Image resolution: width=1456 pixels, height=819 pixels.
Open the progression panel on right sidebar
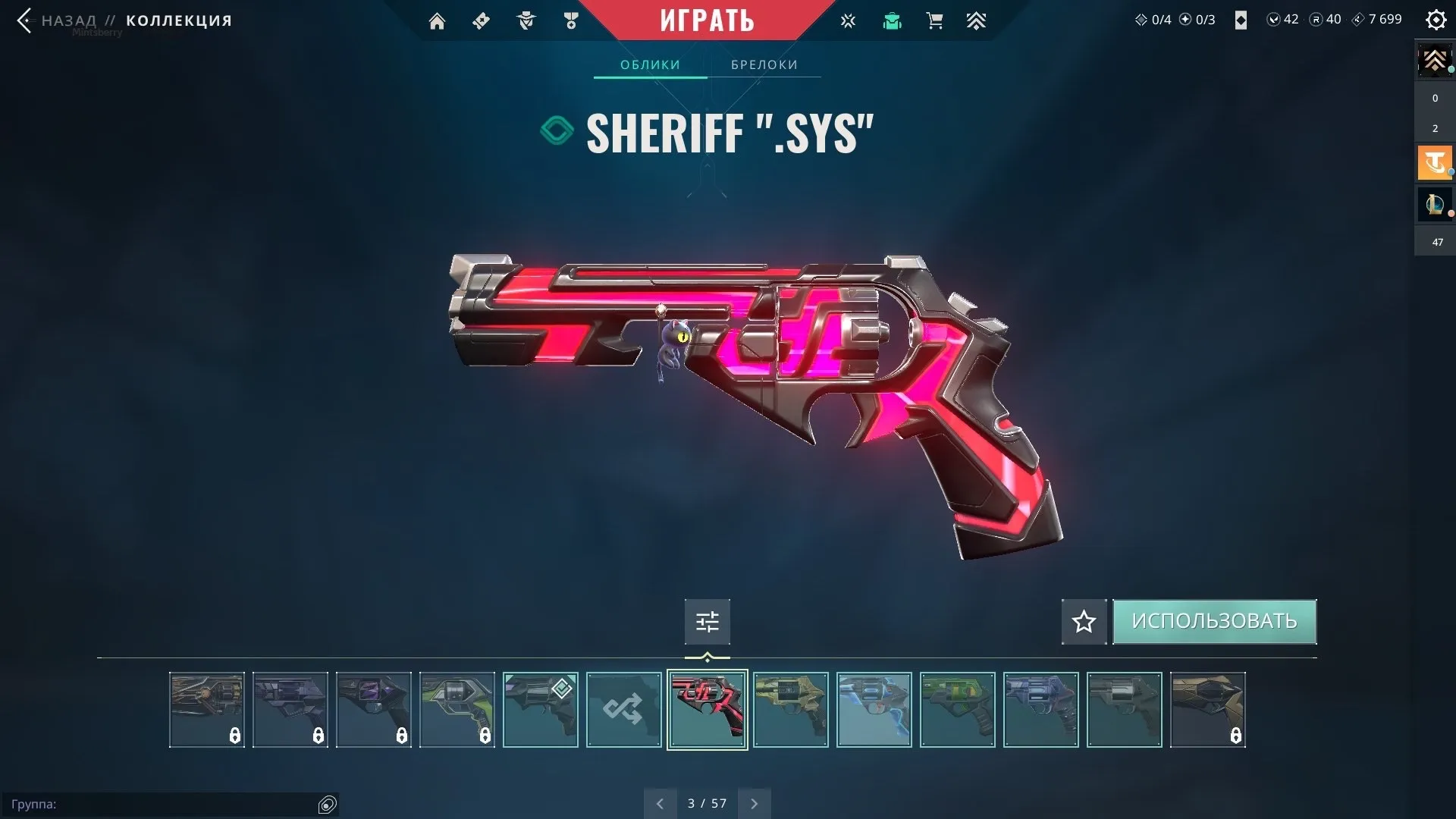[x=1434, y=61]
